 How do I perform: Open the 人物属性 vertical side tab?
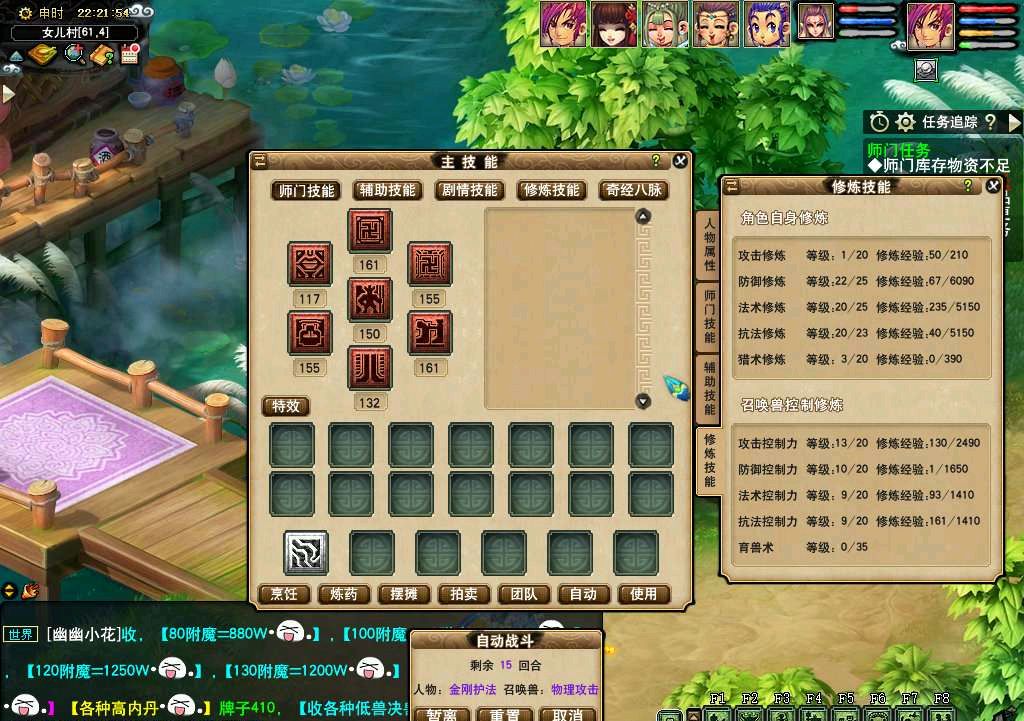point(709,246)
